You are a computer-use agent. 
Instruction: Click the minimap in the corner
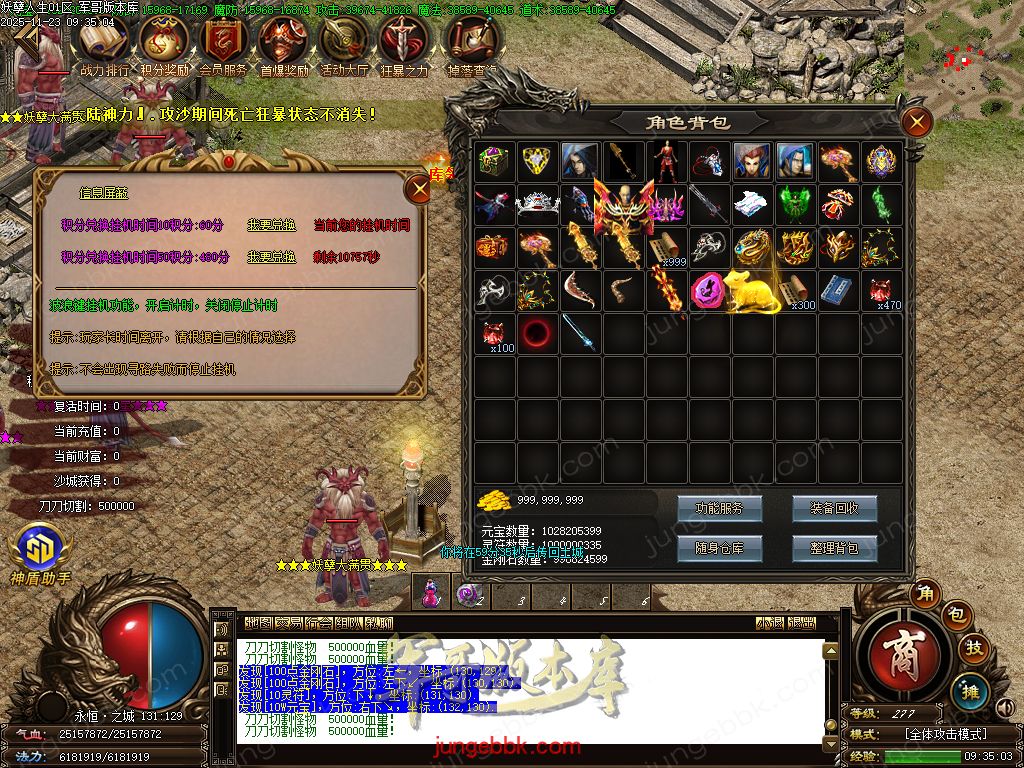(x=964, y=50)
